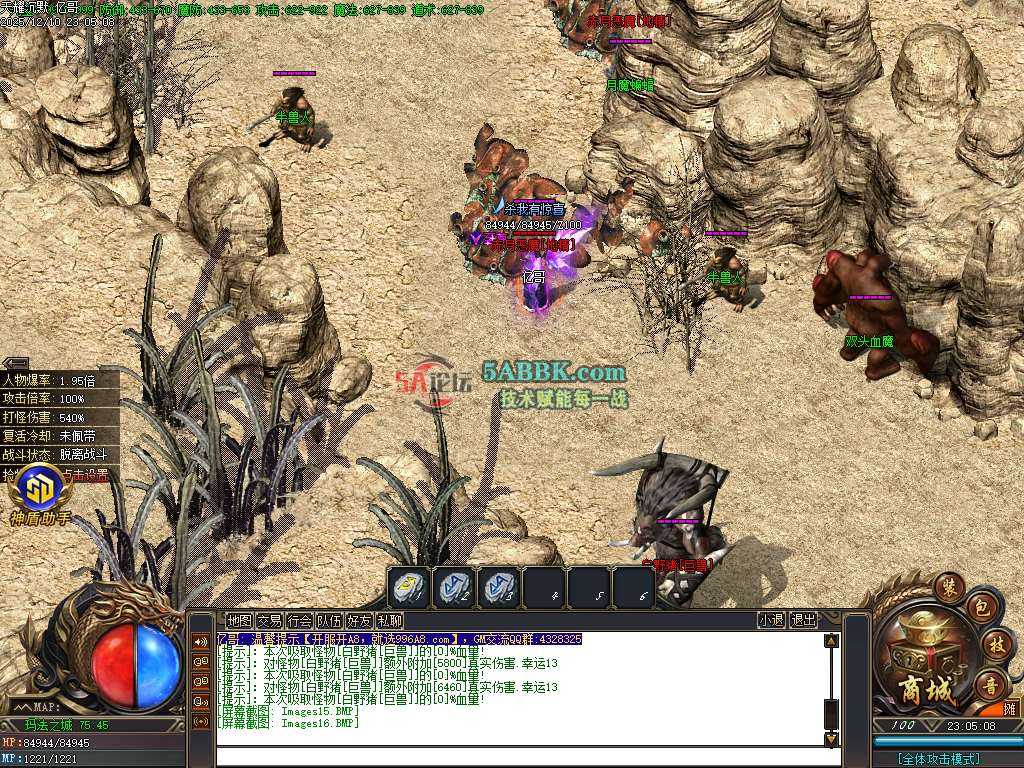Open the 神盾助手 helper icon
Viewport: 1024px width, 768px height.
click(x=40, y=490)
